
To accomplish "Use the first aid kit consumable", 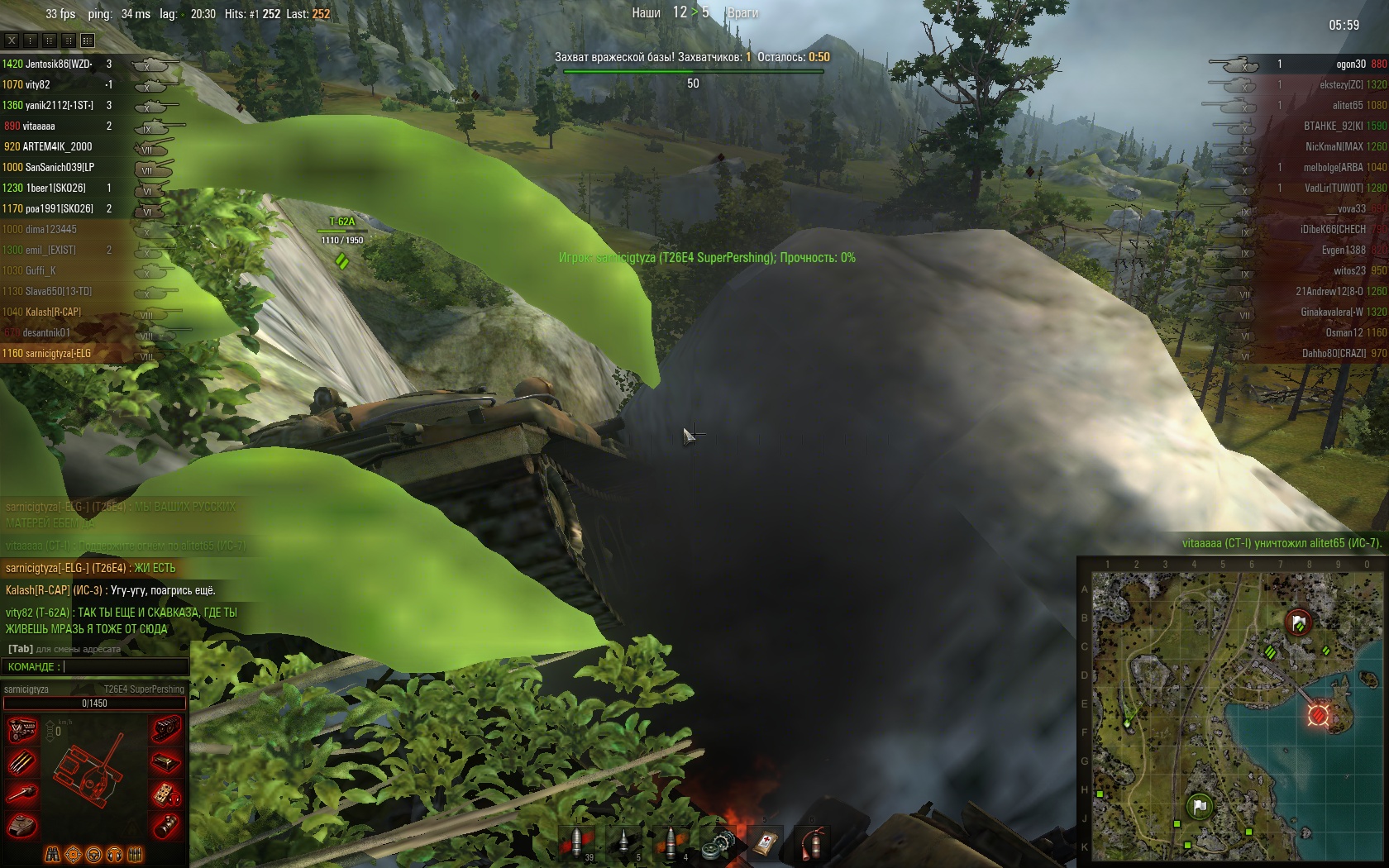I will (765, 842).
